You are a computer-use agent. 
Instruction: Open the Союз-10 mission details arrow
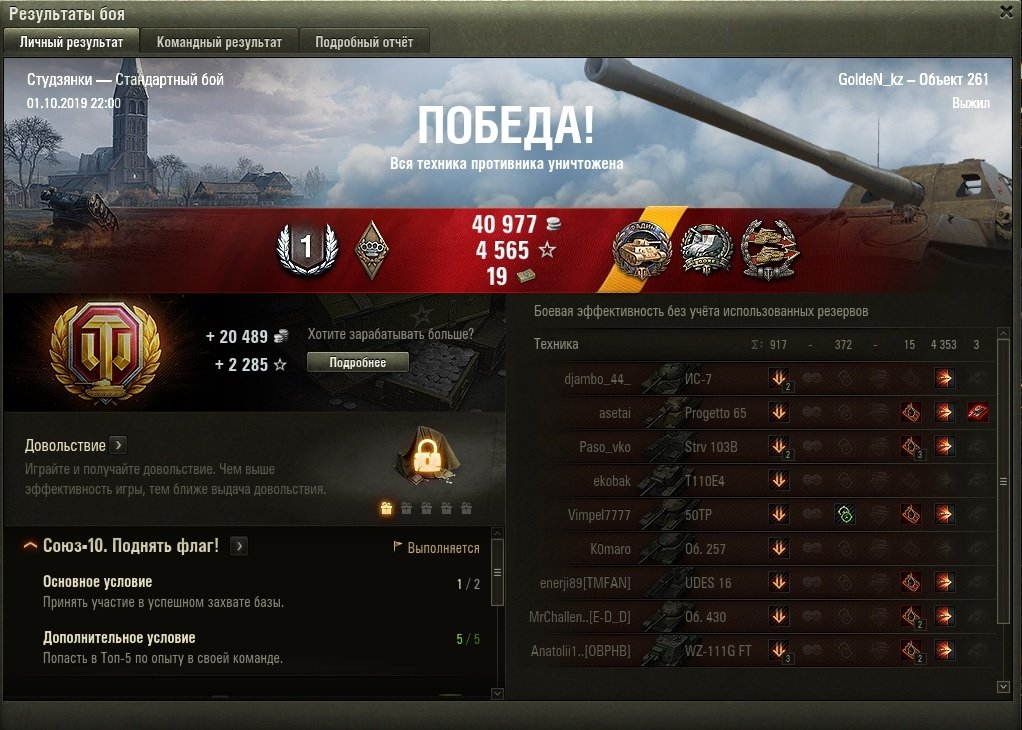[239, 546]
